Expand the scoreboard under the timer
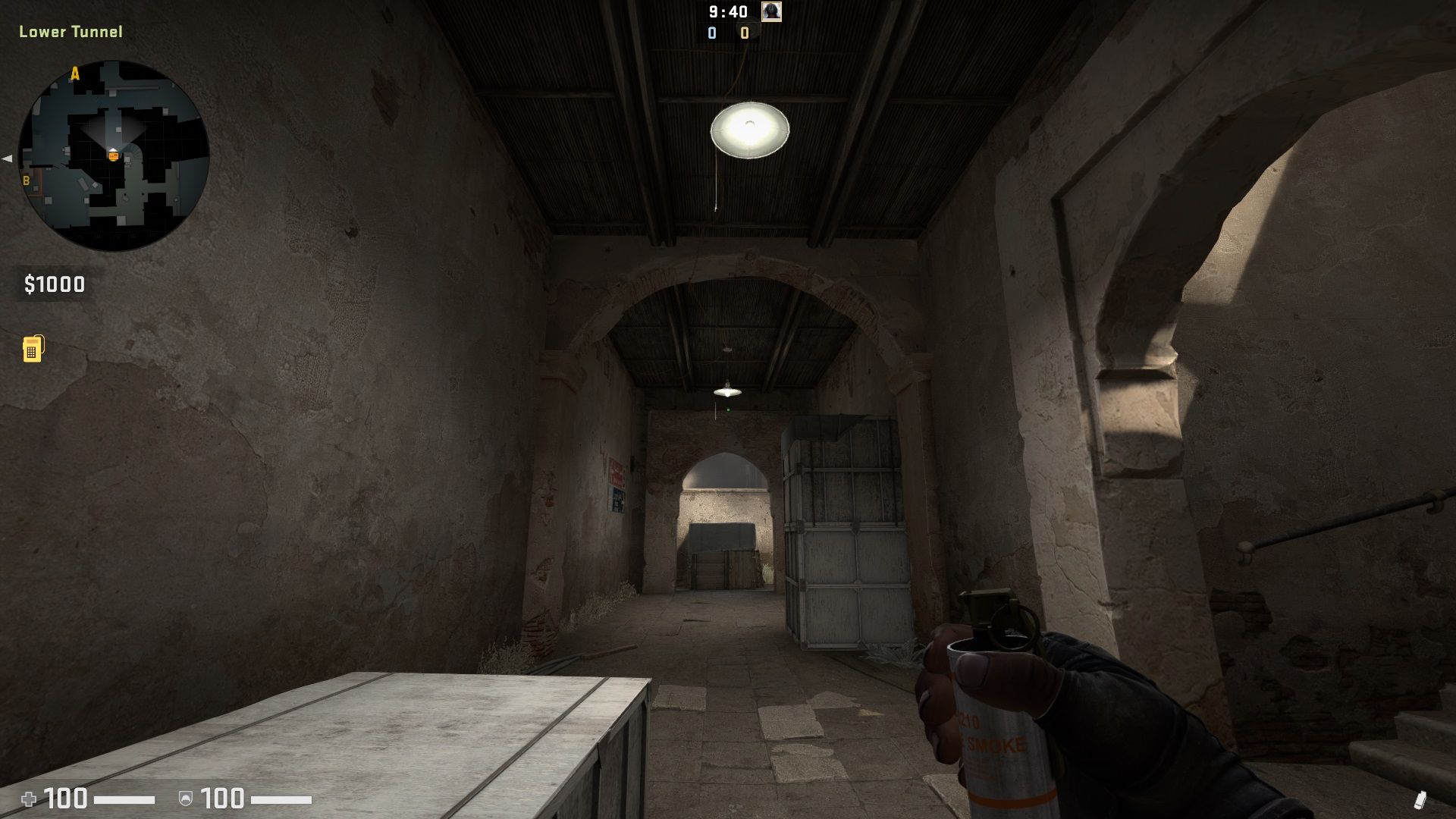The width and height of the screenshot is (1456, 819). (728, 33)
